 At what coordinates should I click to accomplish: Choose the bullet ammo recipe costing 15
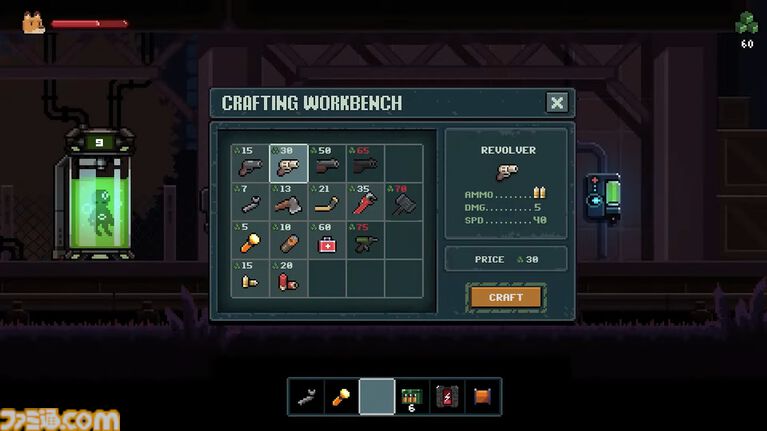pos(251,278)
